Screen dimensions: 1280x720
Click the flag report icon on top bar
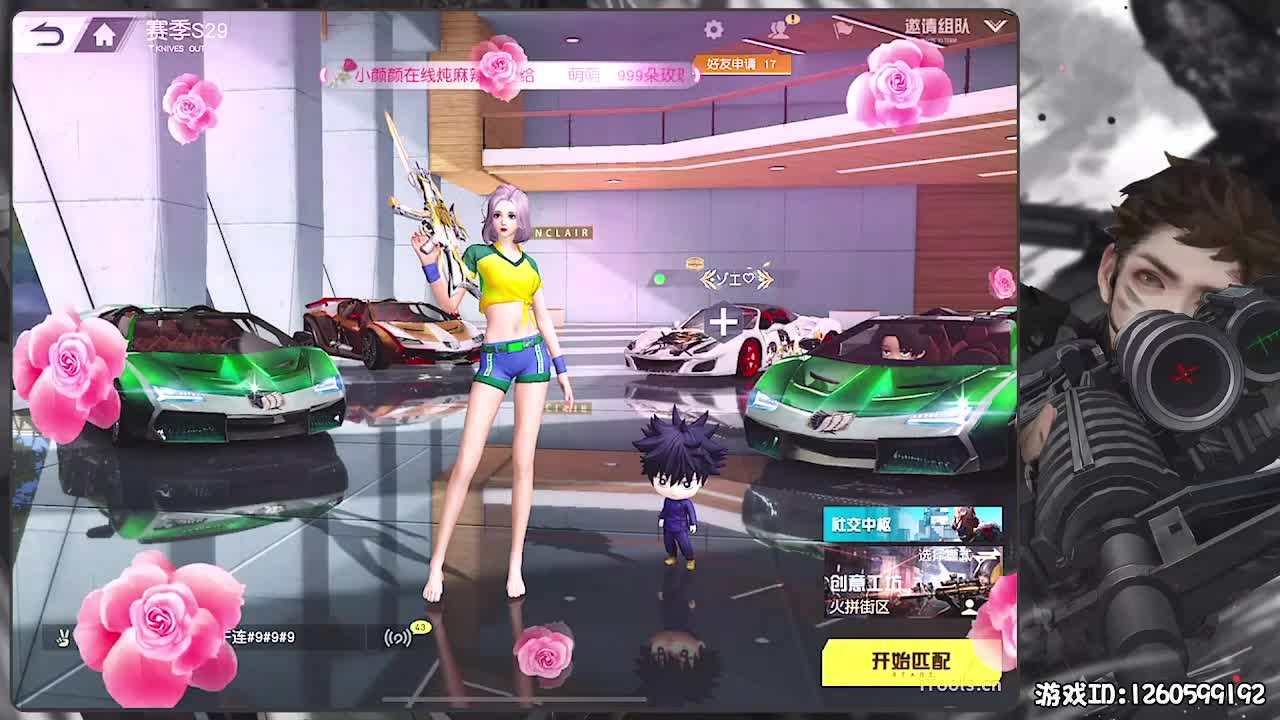(843, 27)
